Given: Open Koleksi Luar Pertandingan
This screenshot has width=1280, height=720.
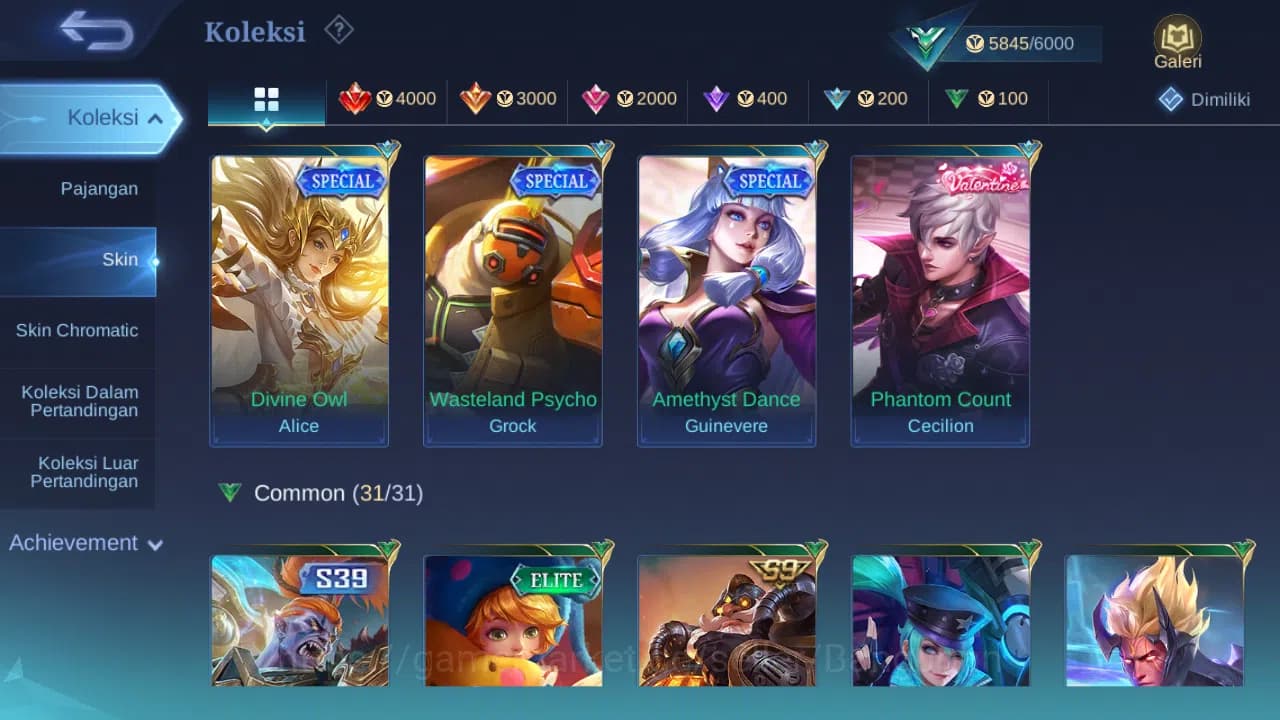Looking at the screenshot, I should pos(79,471).
